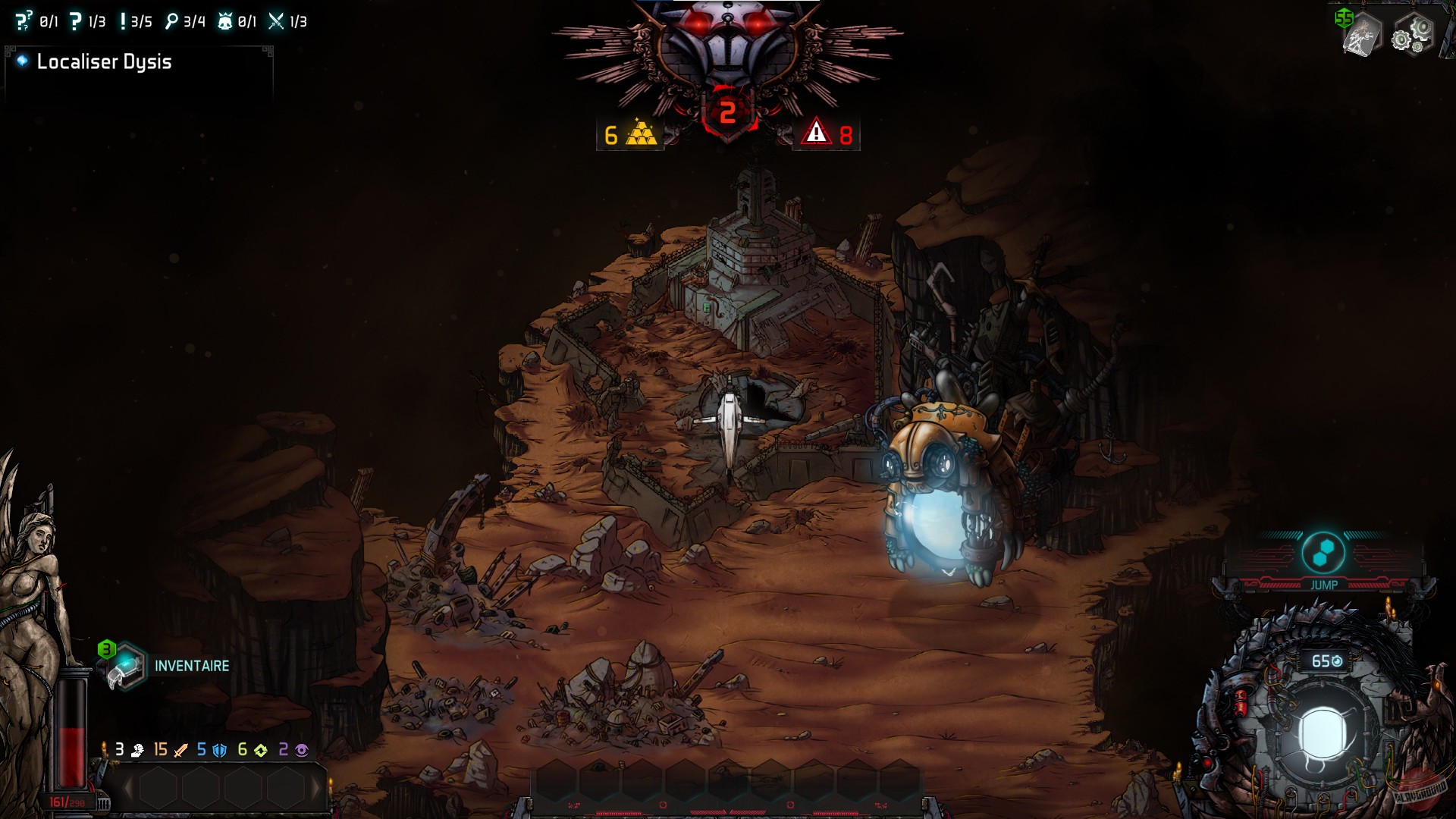Open the Inventaire backpack icon

126,665
